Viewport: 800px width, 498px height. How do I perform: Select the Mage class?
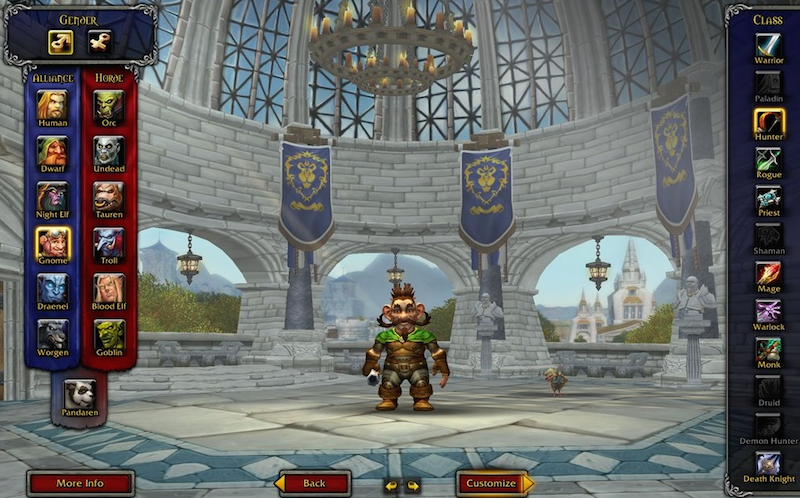click(x=768, y=273)
